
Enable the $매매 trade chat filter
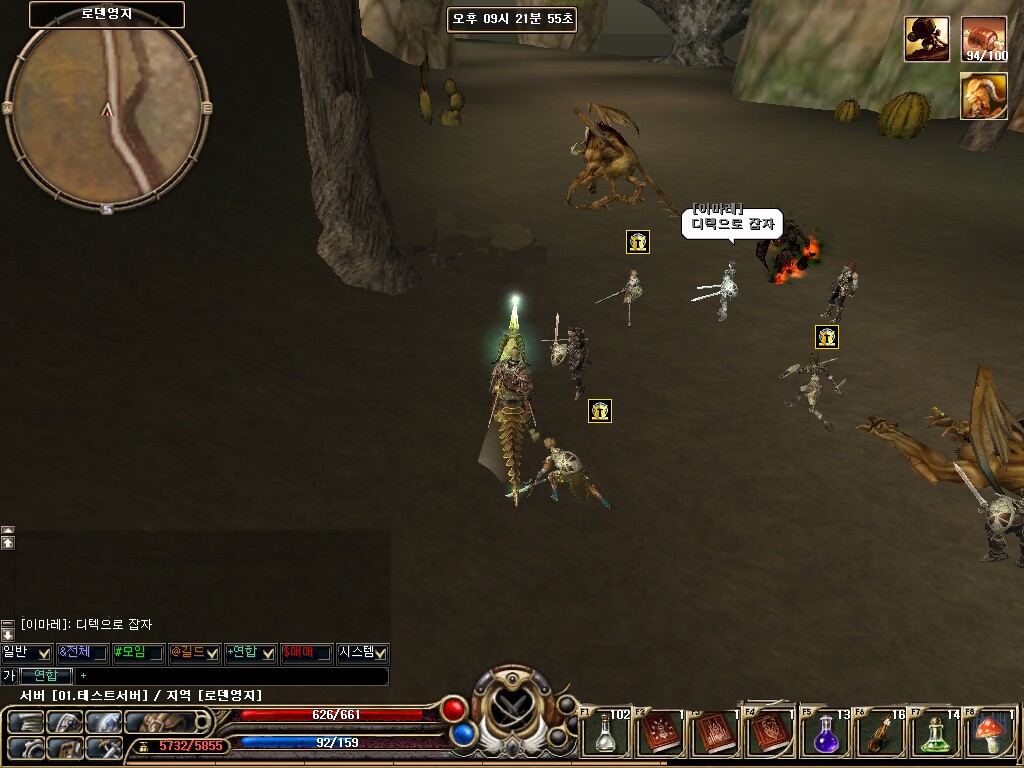(322, 653)
